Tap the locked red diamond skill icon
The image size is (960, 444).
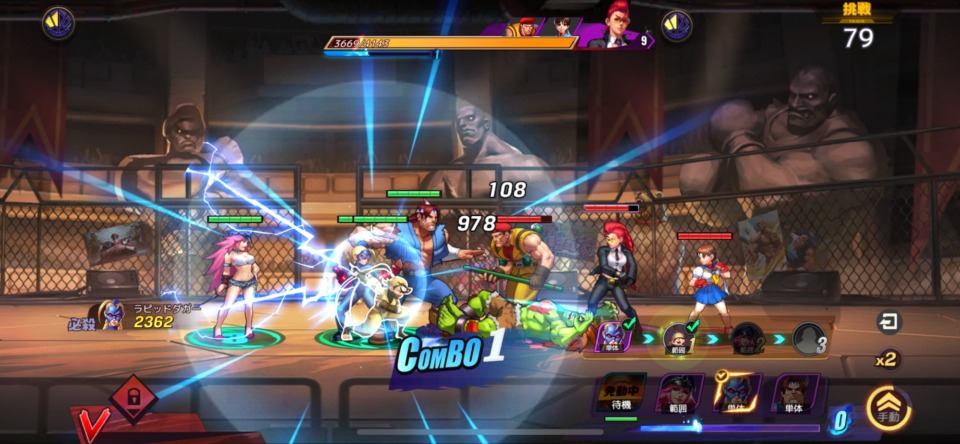[x=133, y=398]
